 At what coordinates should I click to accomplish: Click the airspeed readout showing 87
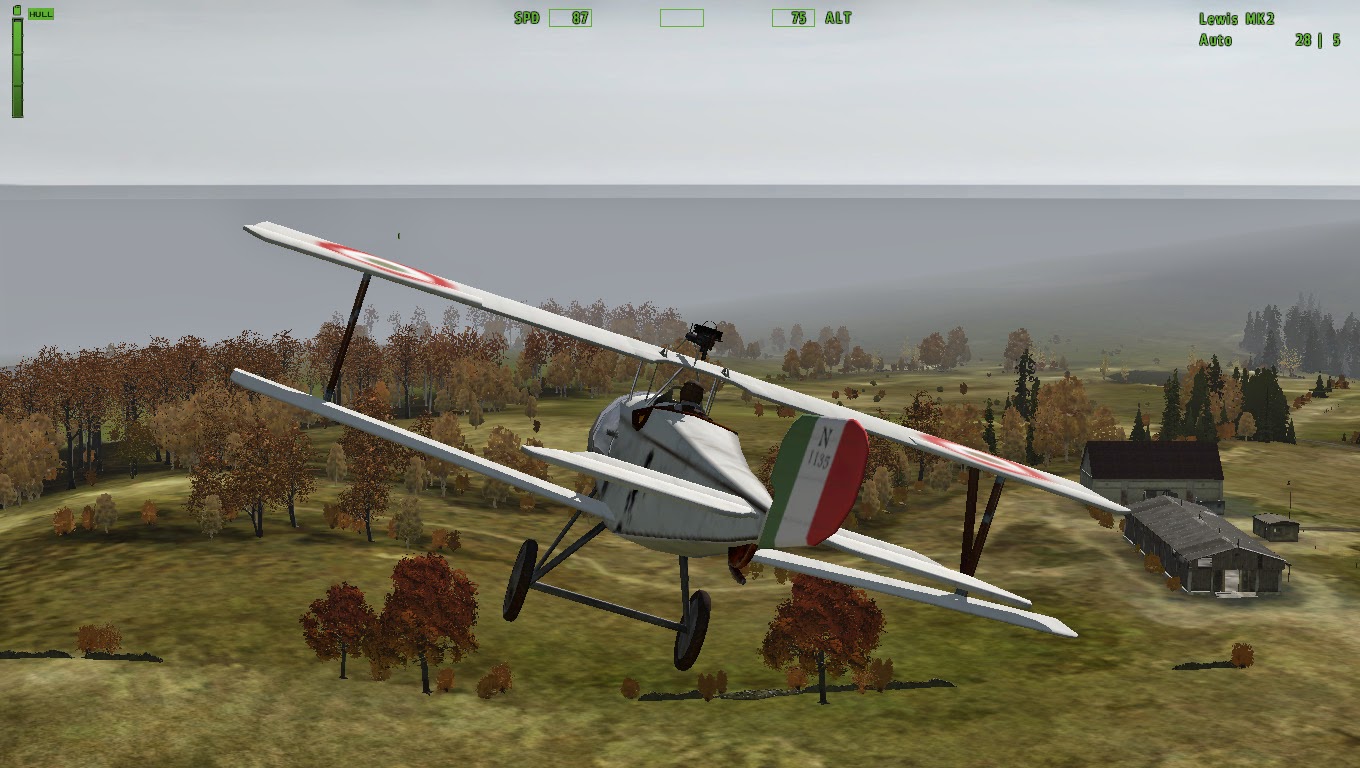[571, 17]
